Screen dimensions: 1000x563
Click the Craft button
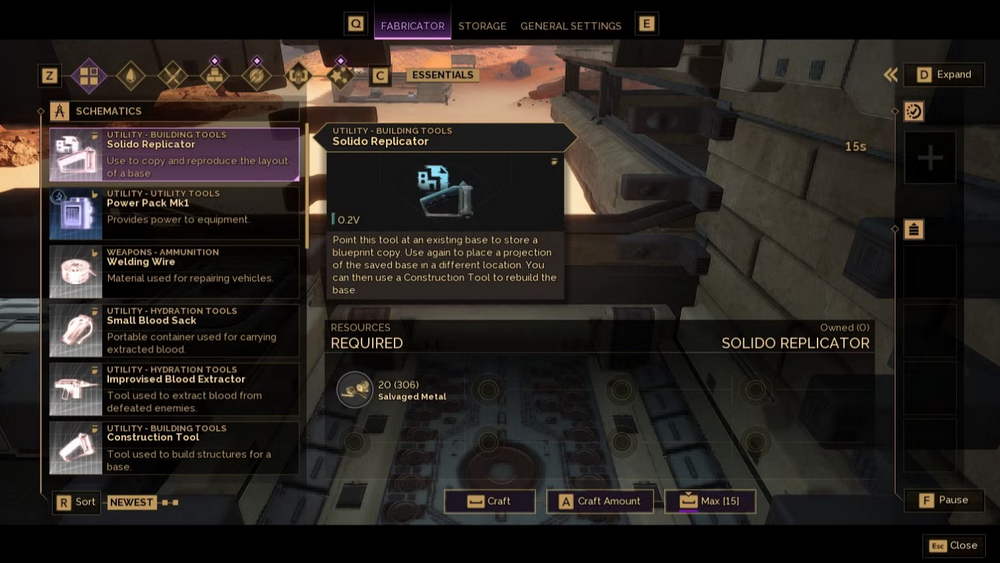pyautogui.click(x=490, y=501)
